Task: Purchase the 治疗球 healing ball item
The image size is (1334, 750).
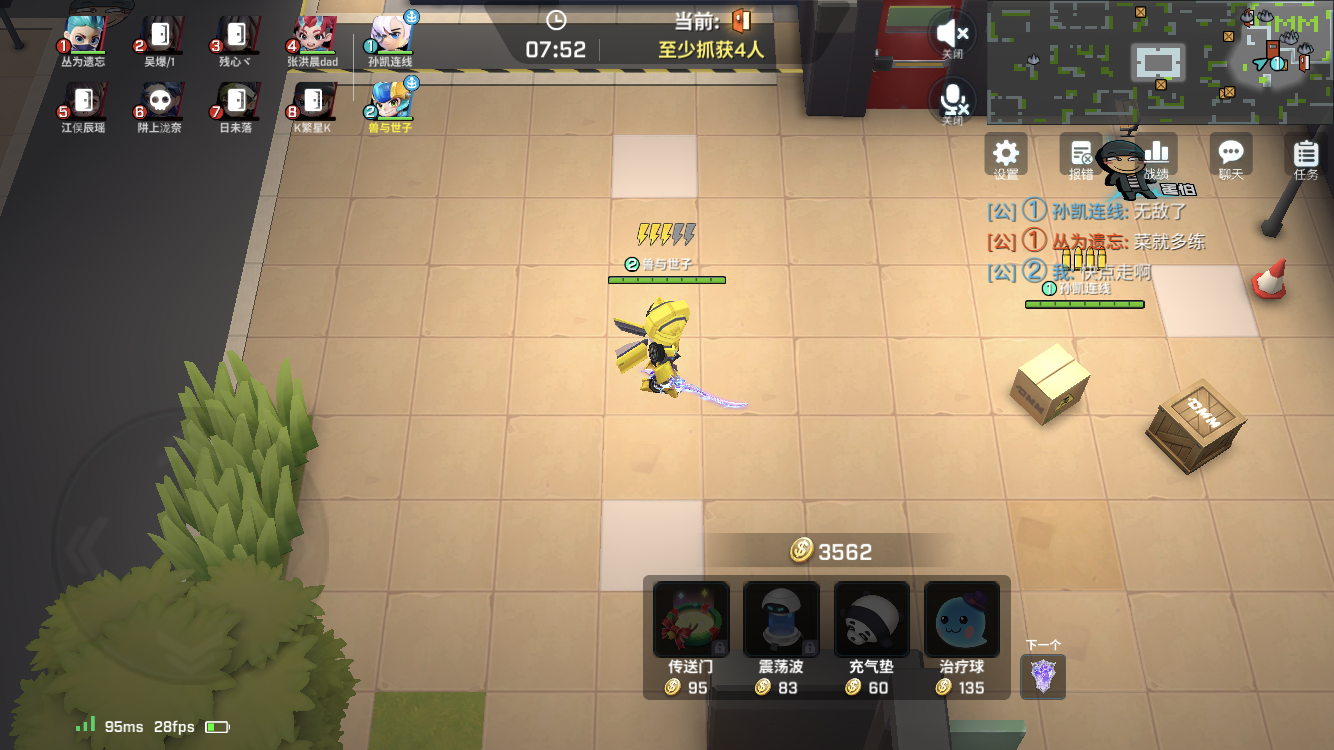Action: pyautogui.click(x=959, y=620)
